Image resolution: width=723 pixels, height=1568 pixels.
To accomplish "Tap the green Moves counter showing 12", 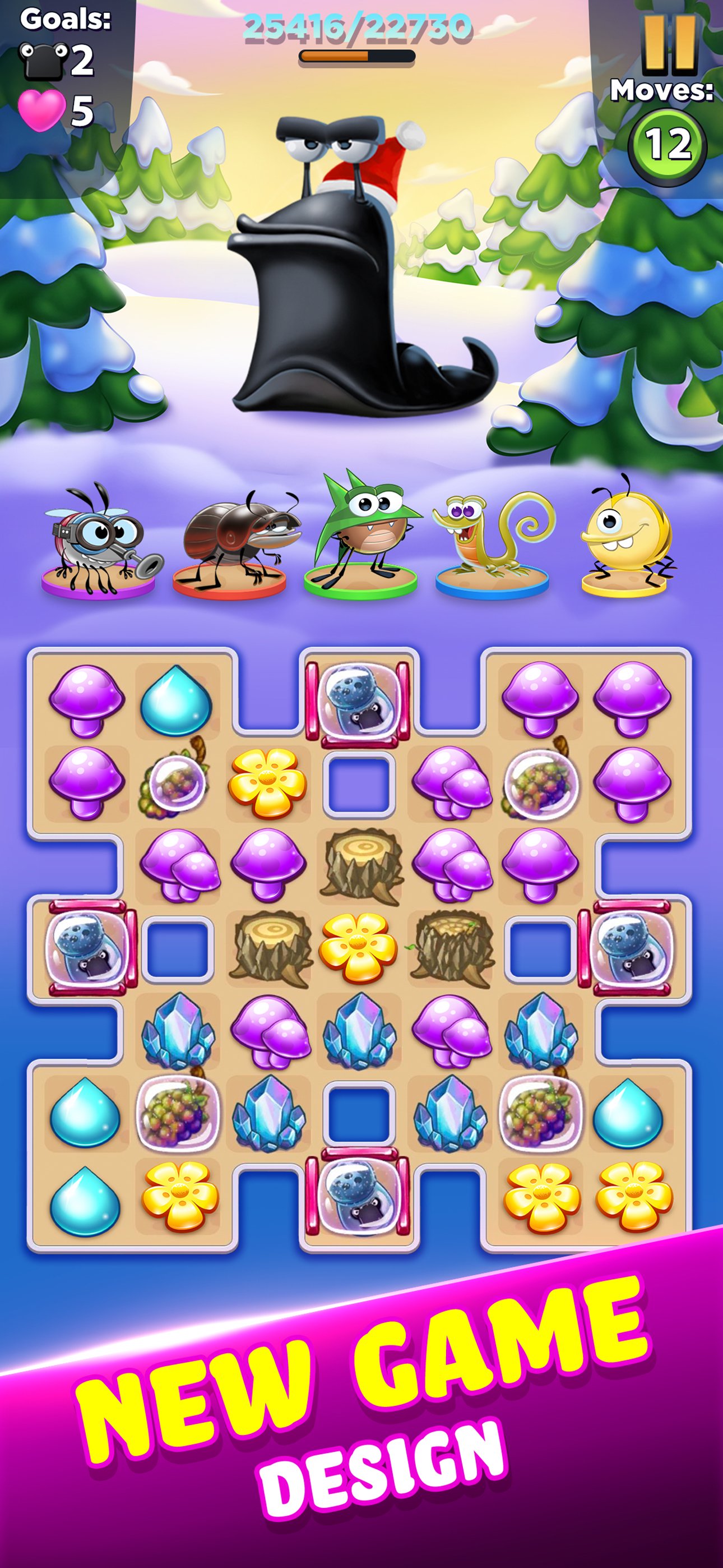I will point(667,141).
